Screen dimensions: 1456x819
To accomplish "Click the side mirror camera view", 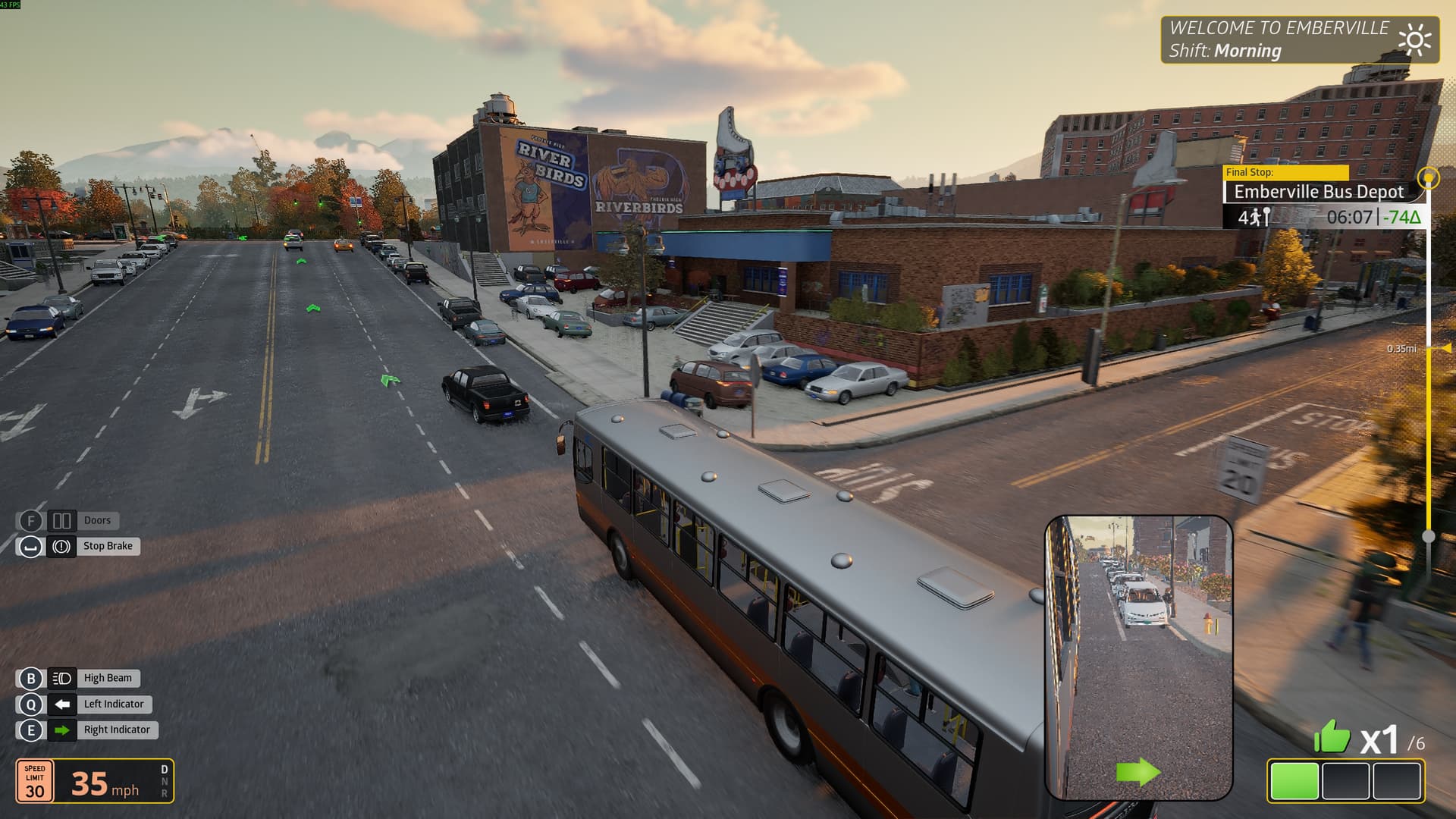I will 1138,657.
